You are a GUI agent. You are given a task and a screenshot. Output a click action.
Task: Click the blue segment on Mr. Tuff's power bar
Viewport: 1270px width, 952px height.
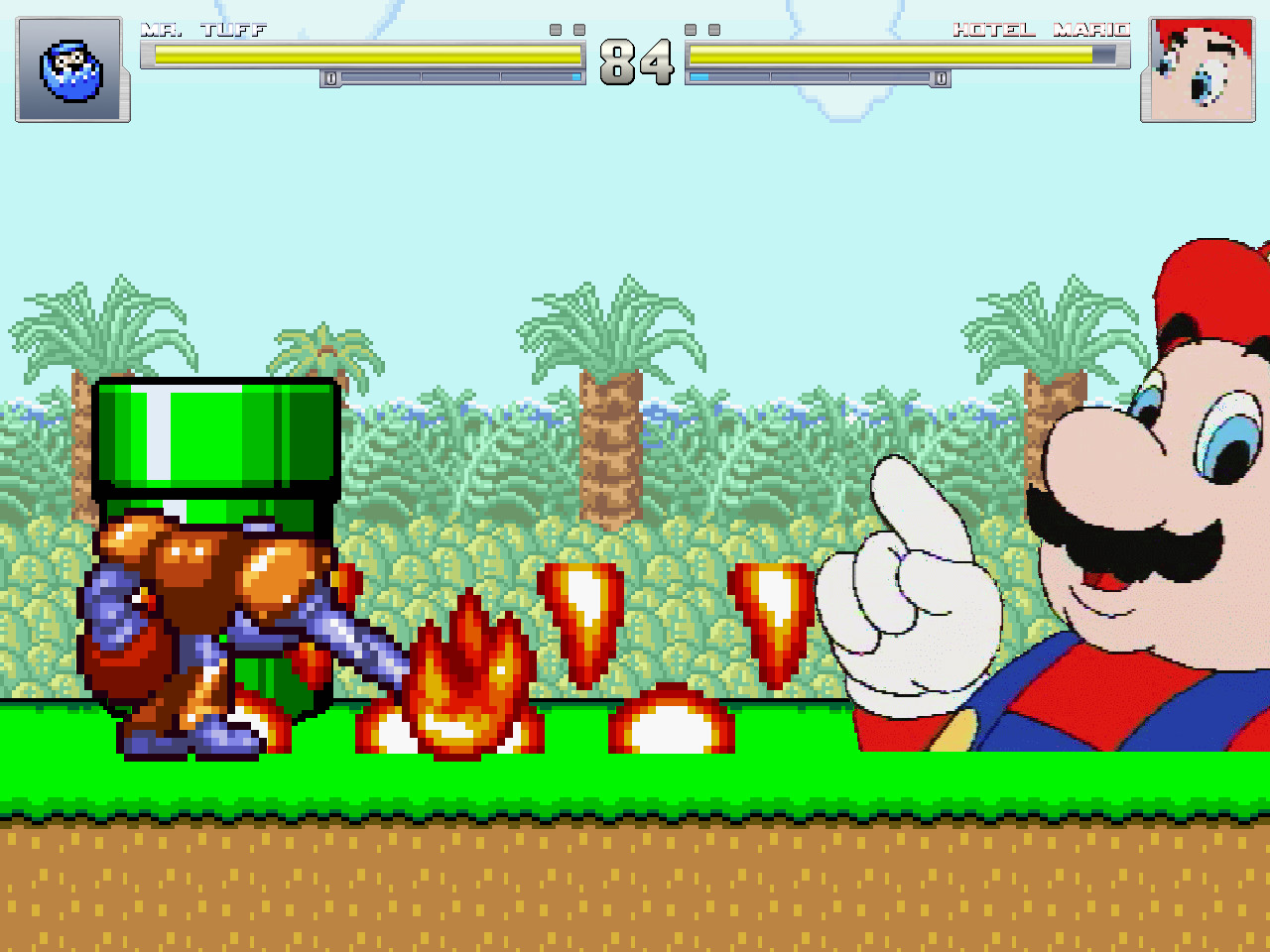tap(575, 74)
